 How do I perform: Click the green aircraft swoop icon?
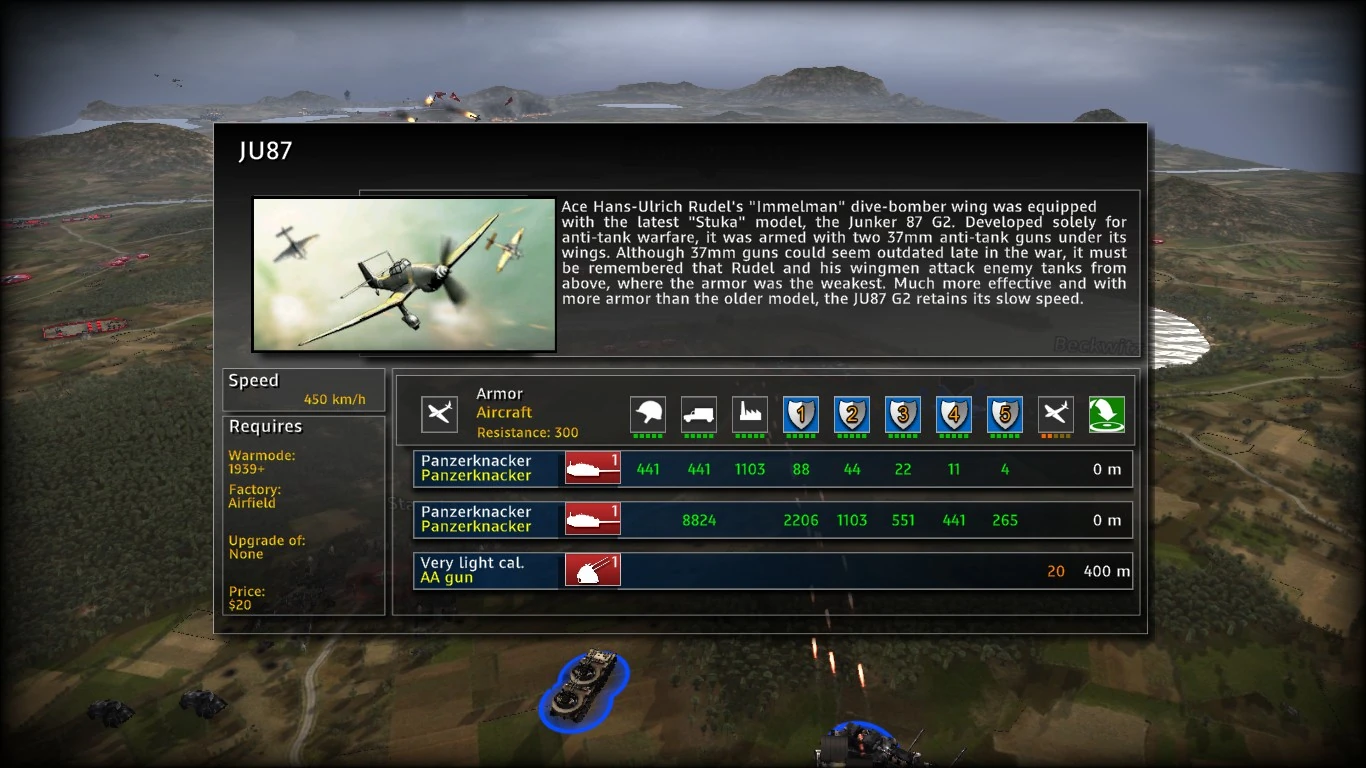[x=1107, y=412]
